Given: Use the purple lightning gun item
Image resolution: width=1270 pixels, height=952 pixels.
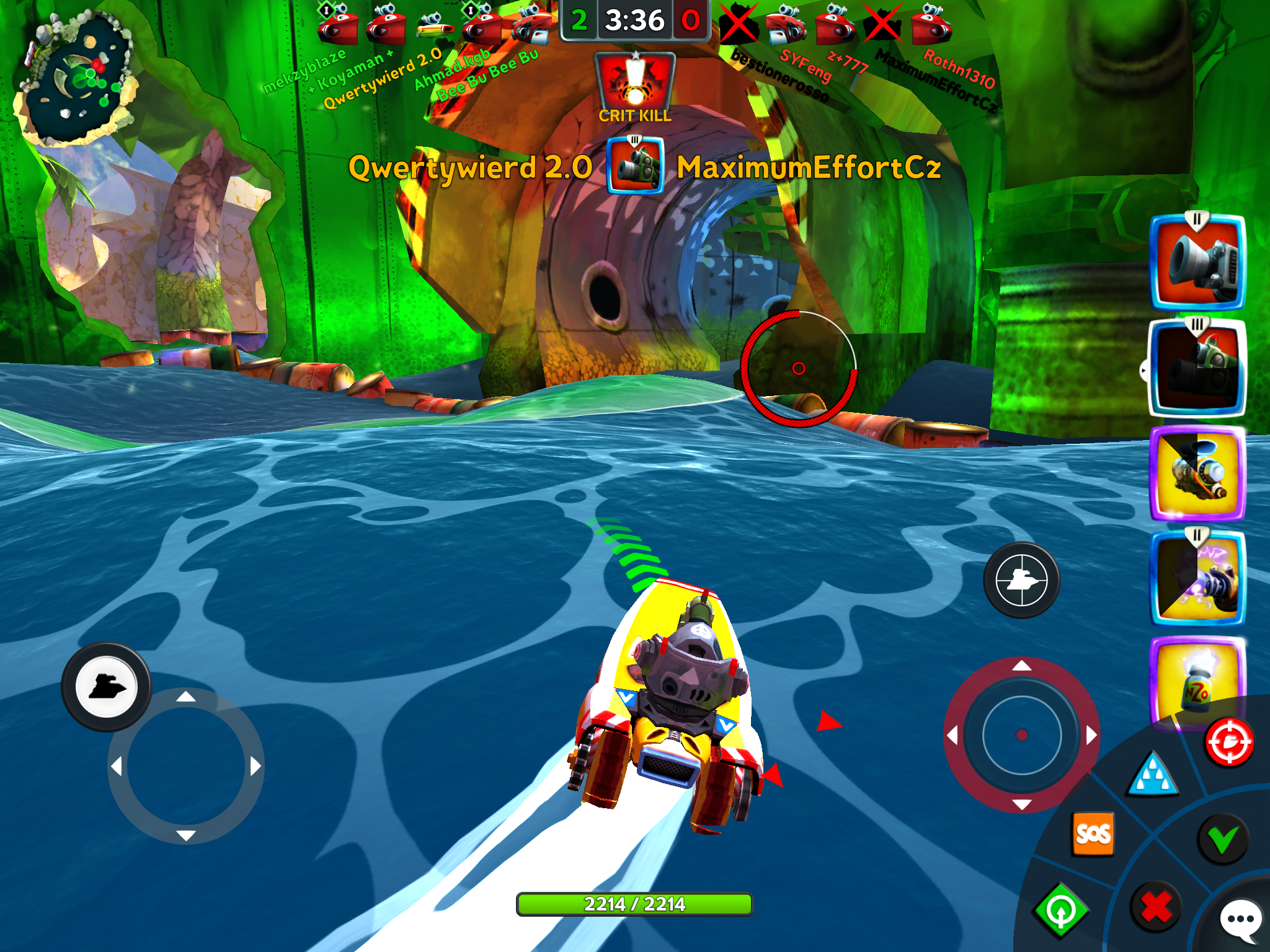Looking at the screenshot, I should point(1197,578).
